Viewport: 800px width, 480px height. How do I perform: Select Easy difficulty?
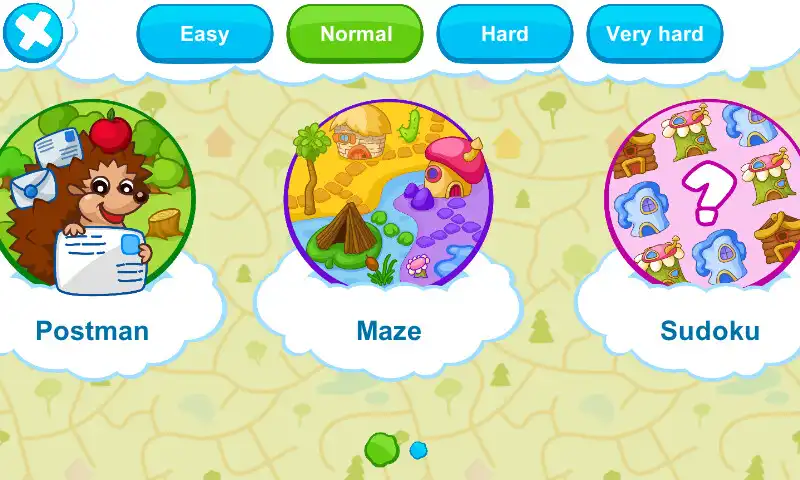pos(205,34)
